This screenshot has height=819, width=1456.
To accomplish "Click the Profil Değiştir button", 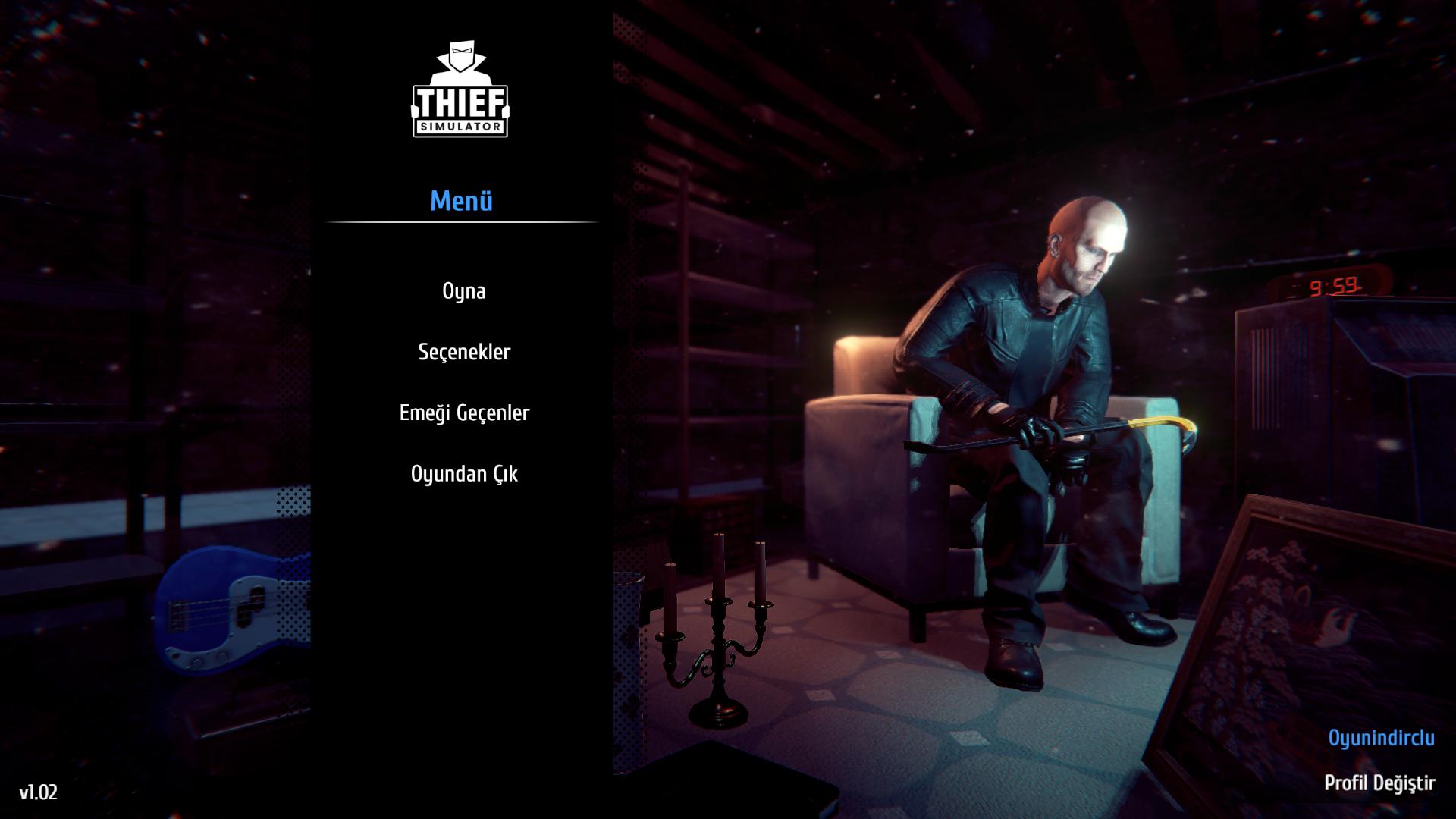I will (x=1379, y=783).
